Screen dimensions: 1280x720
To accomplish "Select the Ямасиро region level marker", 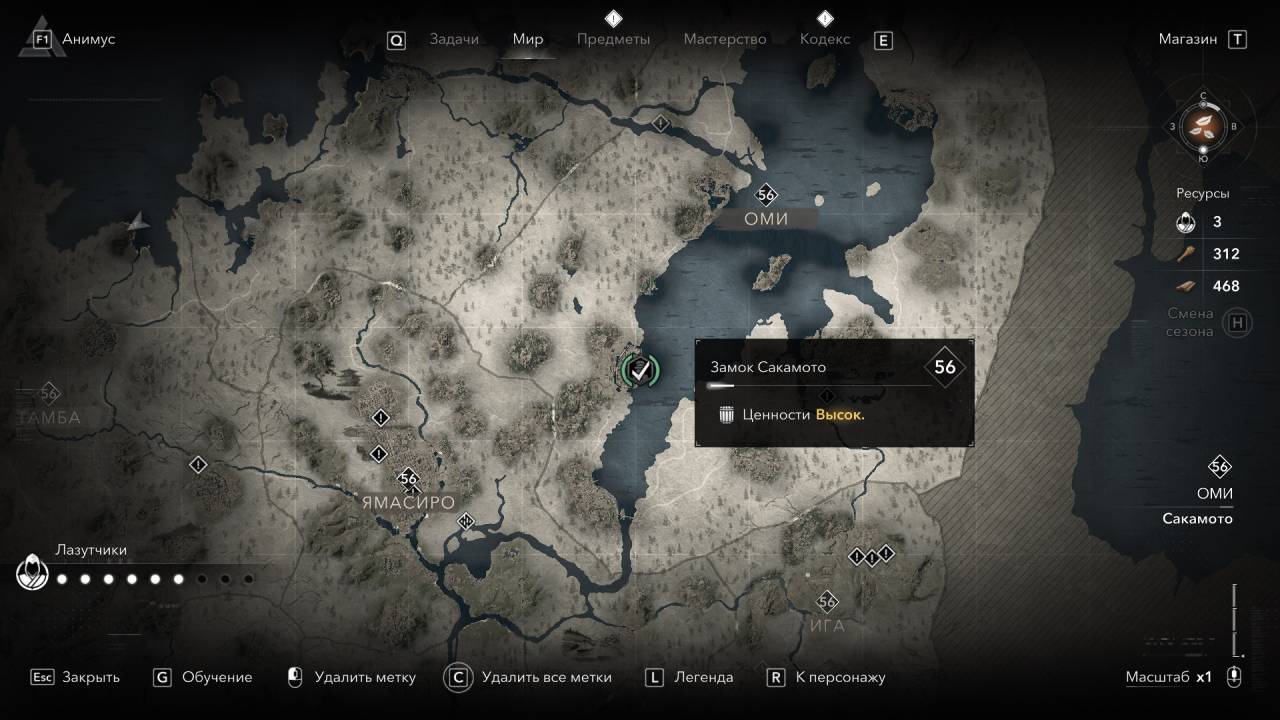I will [407, 478].
